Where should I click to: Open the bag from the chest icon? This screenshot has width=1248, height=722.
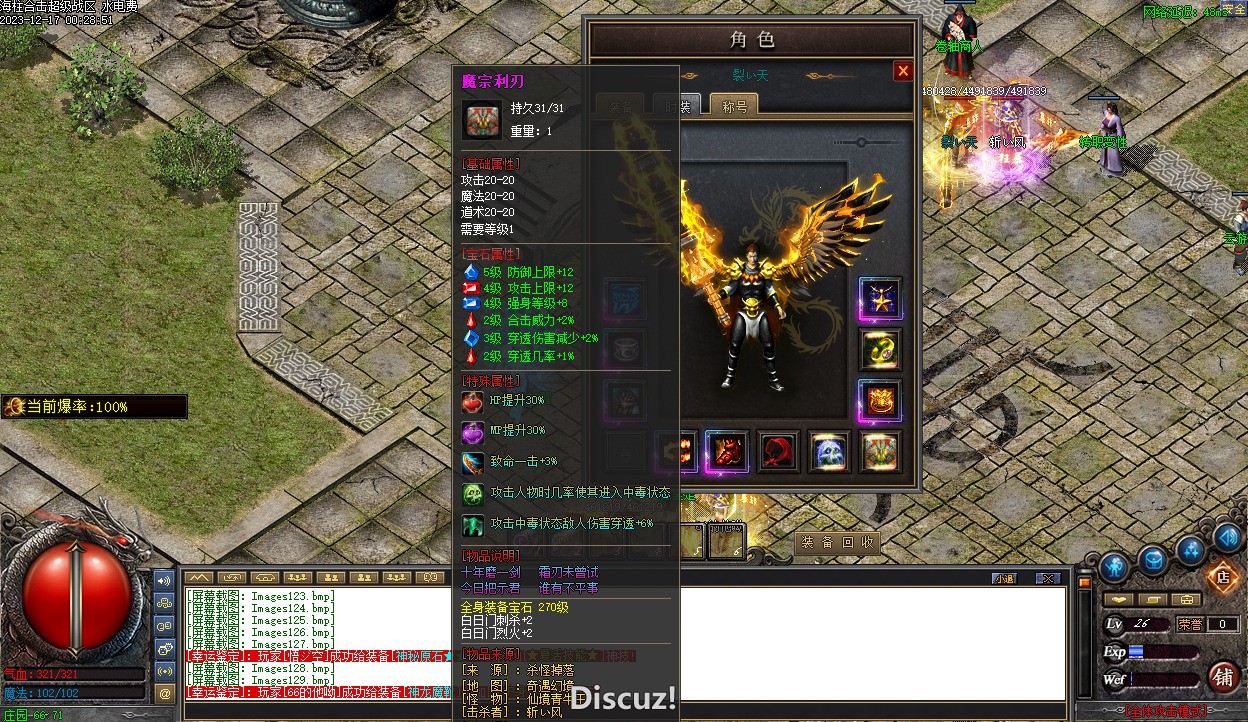click(x=1152, y=561)
